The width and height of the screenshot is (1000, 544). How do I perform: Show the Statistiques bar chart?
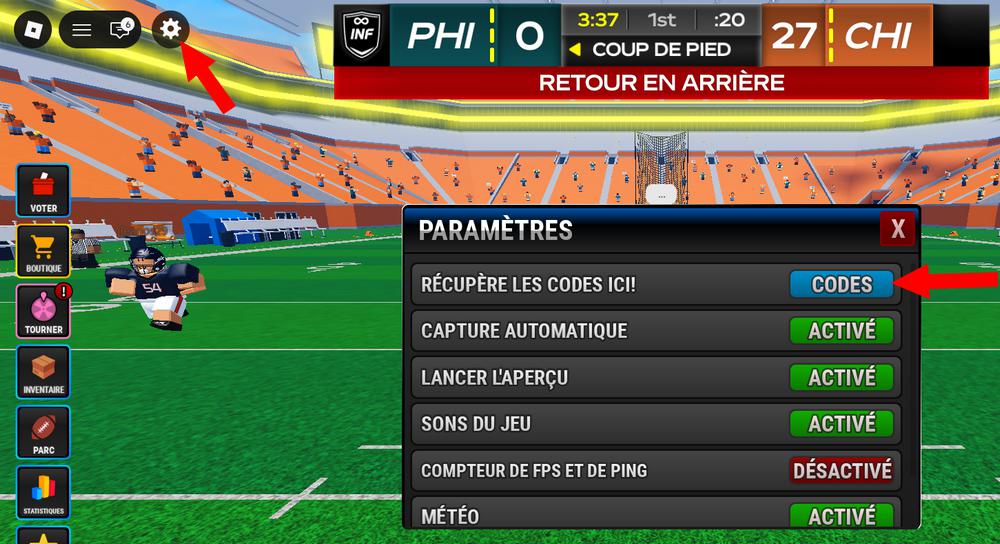(43, 492)
